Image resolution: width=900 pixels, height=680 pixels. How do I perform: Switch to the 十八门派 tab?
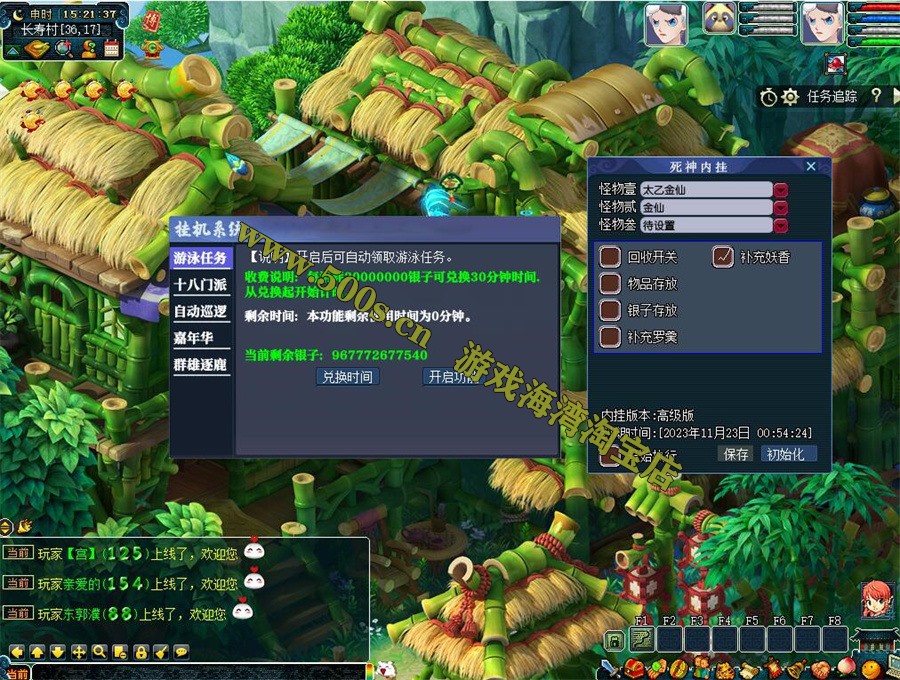(200, 285)
